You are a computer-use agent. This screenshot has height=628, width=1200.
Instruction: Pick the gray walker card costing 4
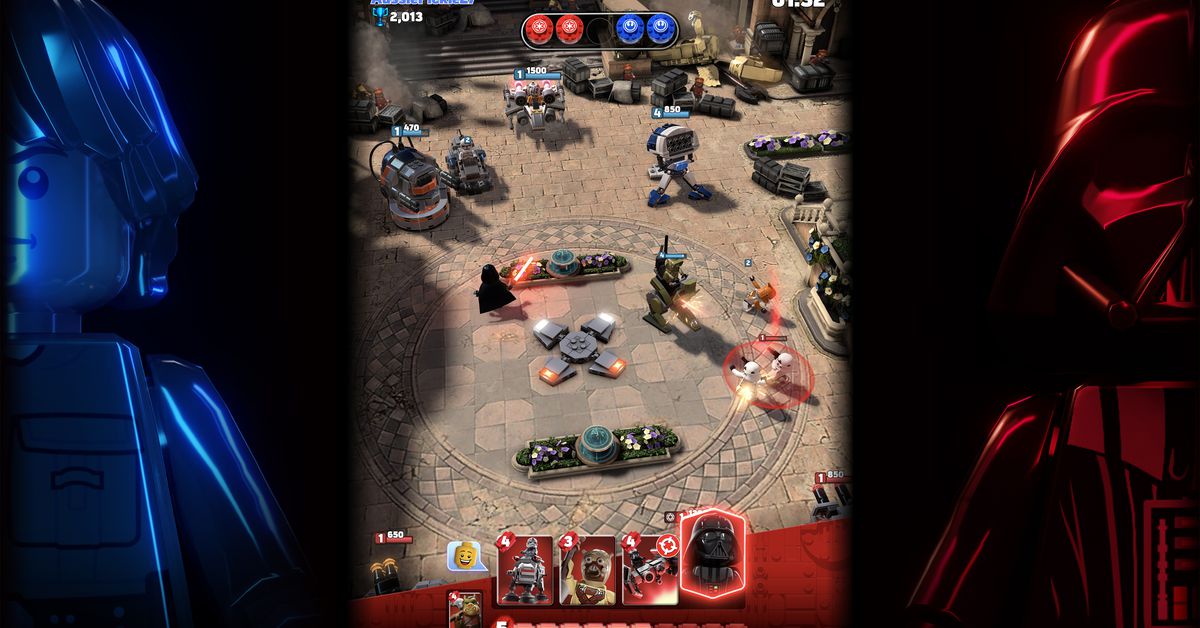pyautogui.click(x=526, y=571)
